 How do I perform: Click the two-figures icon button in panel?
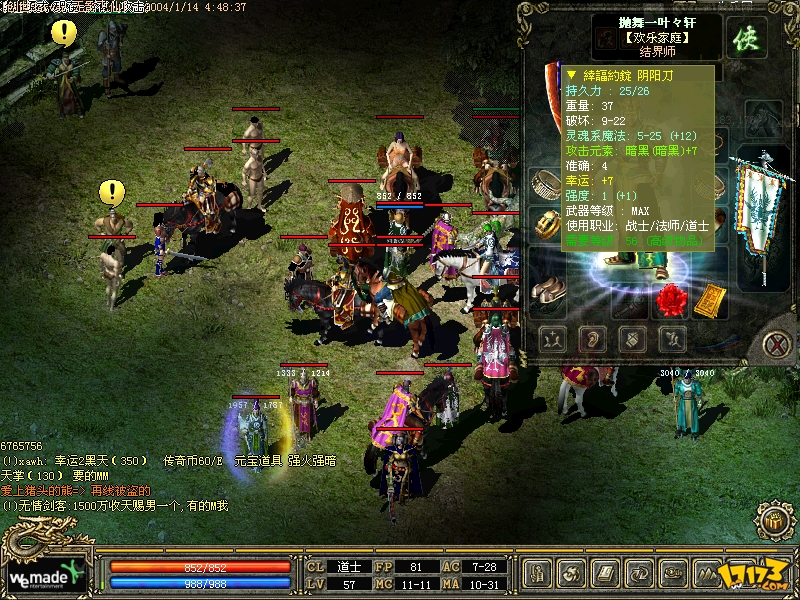point(553,339)
